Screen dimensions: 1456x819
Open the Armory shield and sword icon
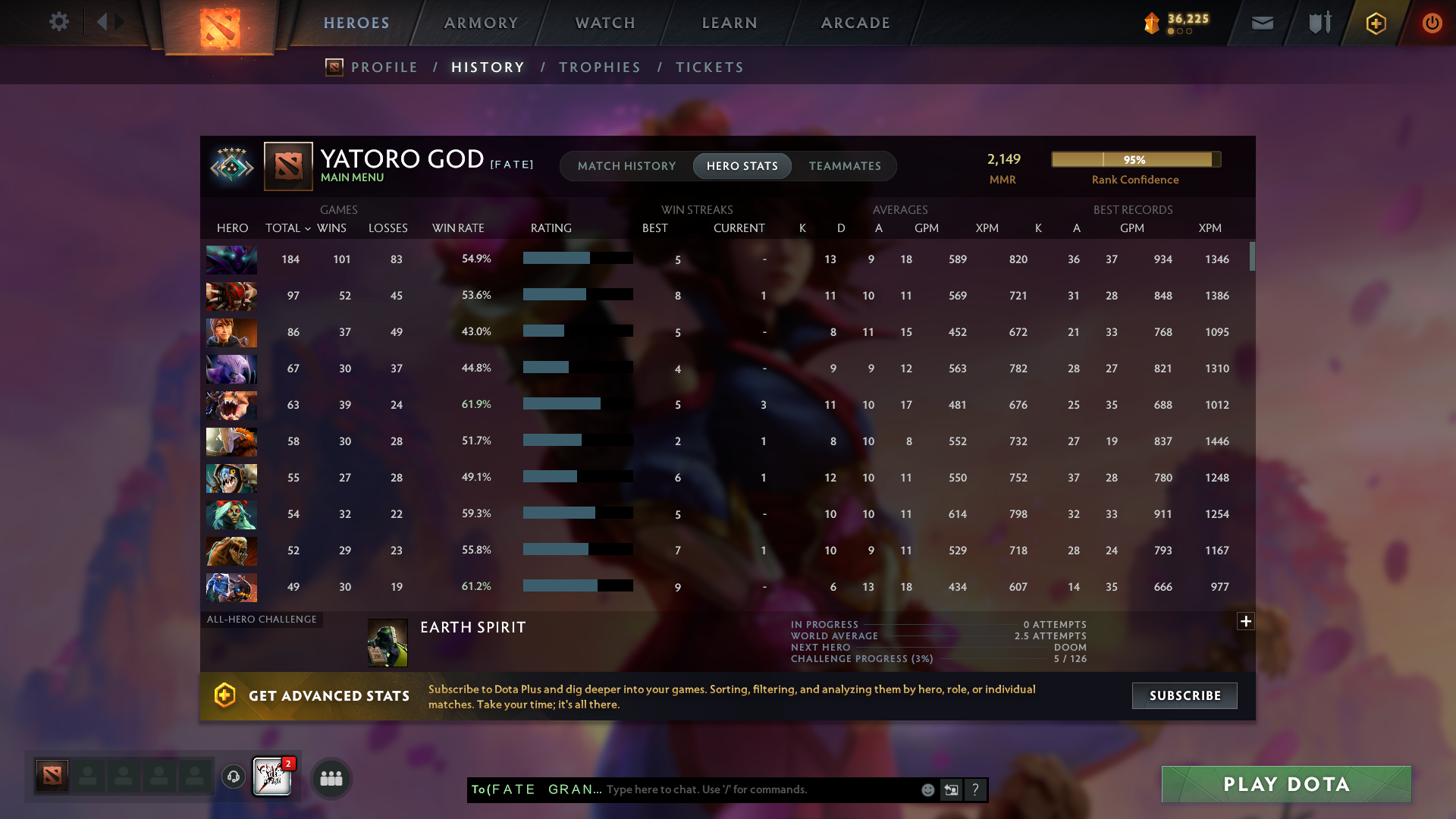tap(1318, 23)
